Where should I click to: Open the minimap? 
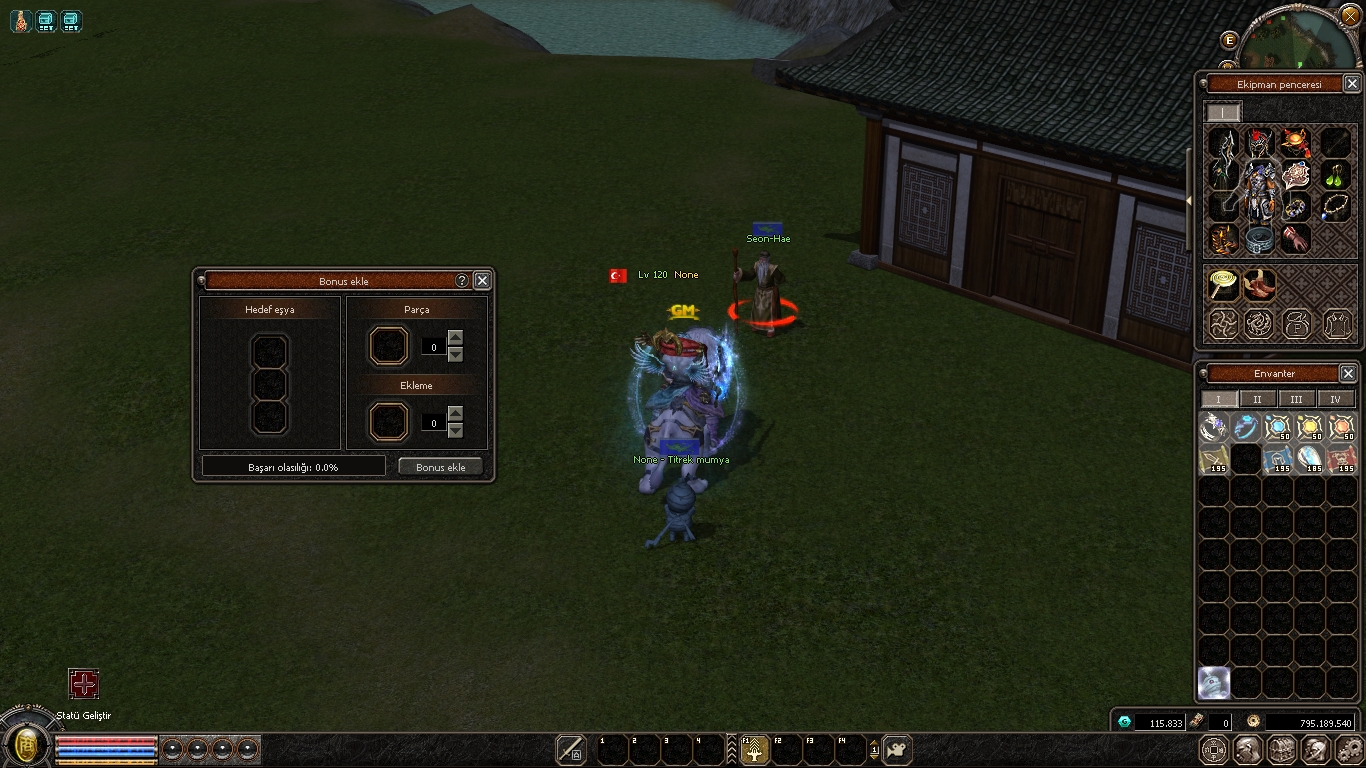(1297, 40)
